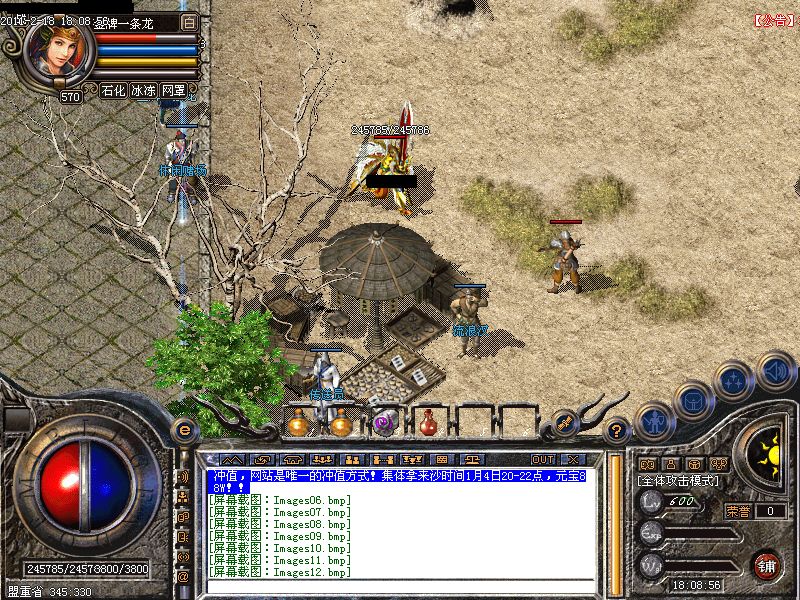Click the @ channel button beside chat
Image resolution: width=800 pixels, height=600 pixels.
coord(183,577)
